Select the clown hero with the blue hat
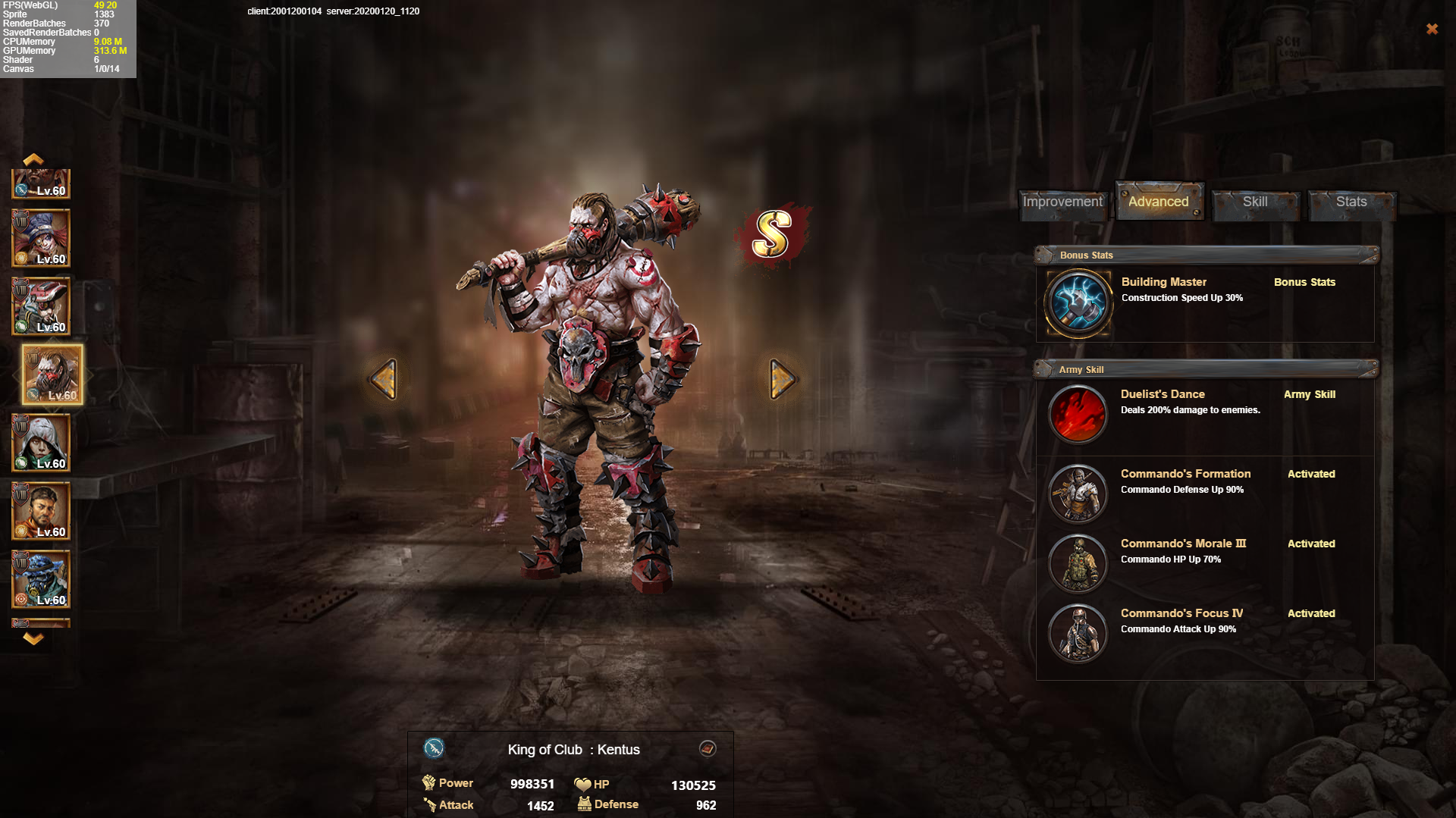This screenshot has width=1456, height=818. pos(41,239)
